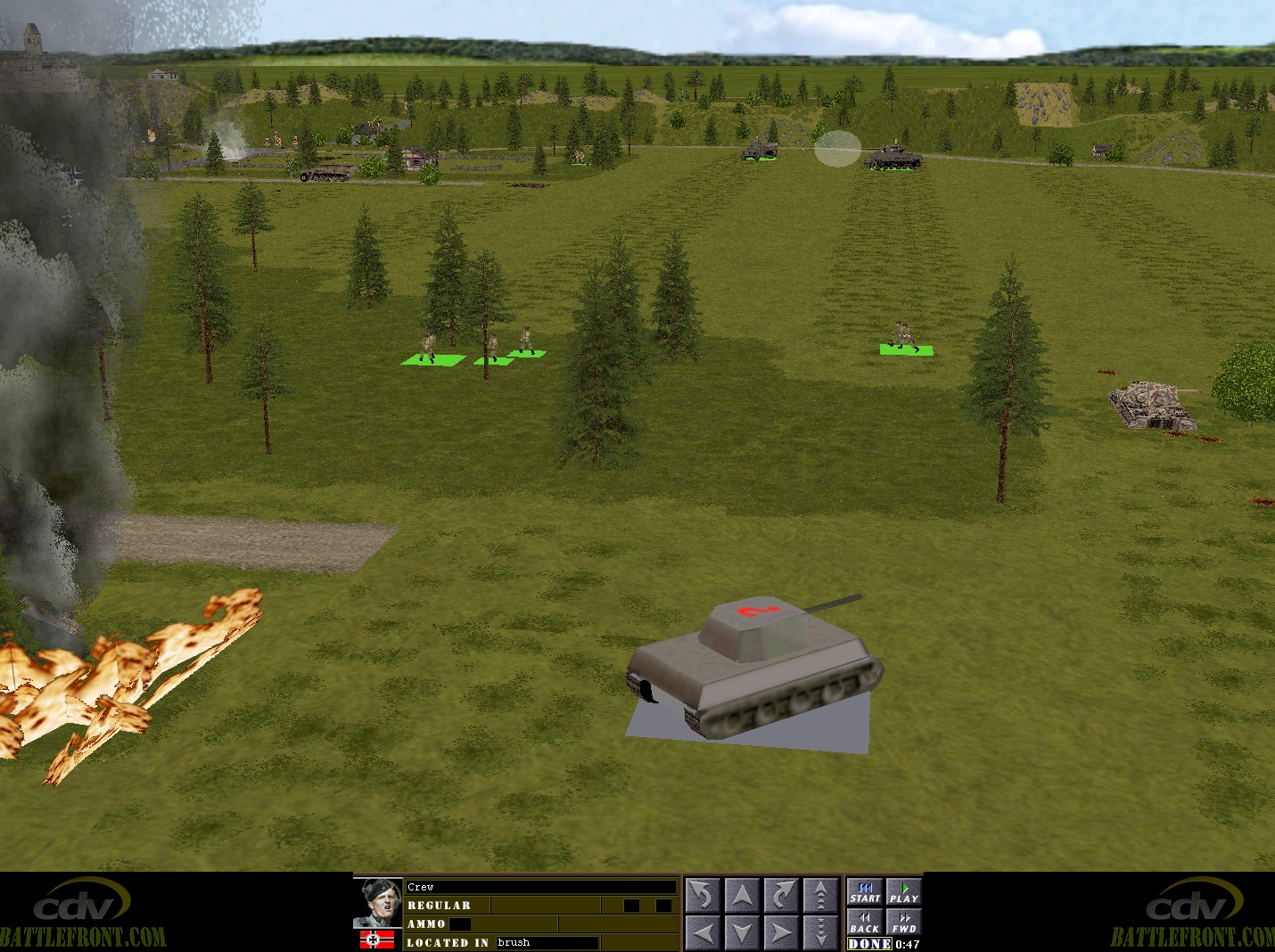Pan camera left with left arrow
This screenshot has height=952, width=1275.
703,932
